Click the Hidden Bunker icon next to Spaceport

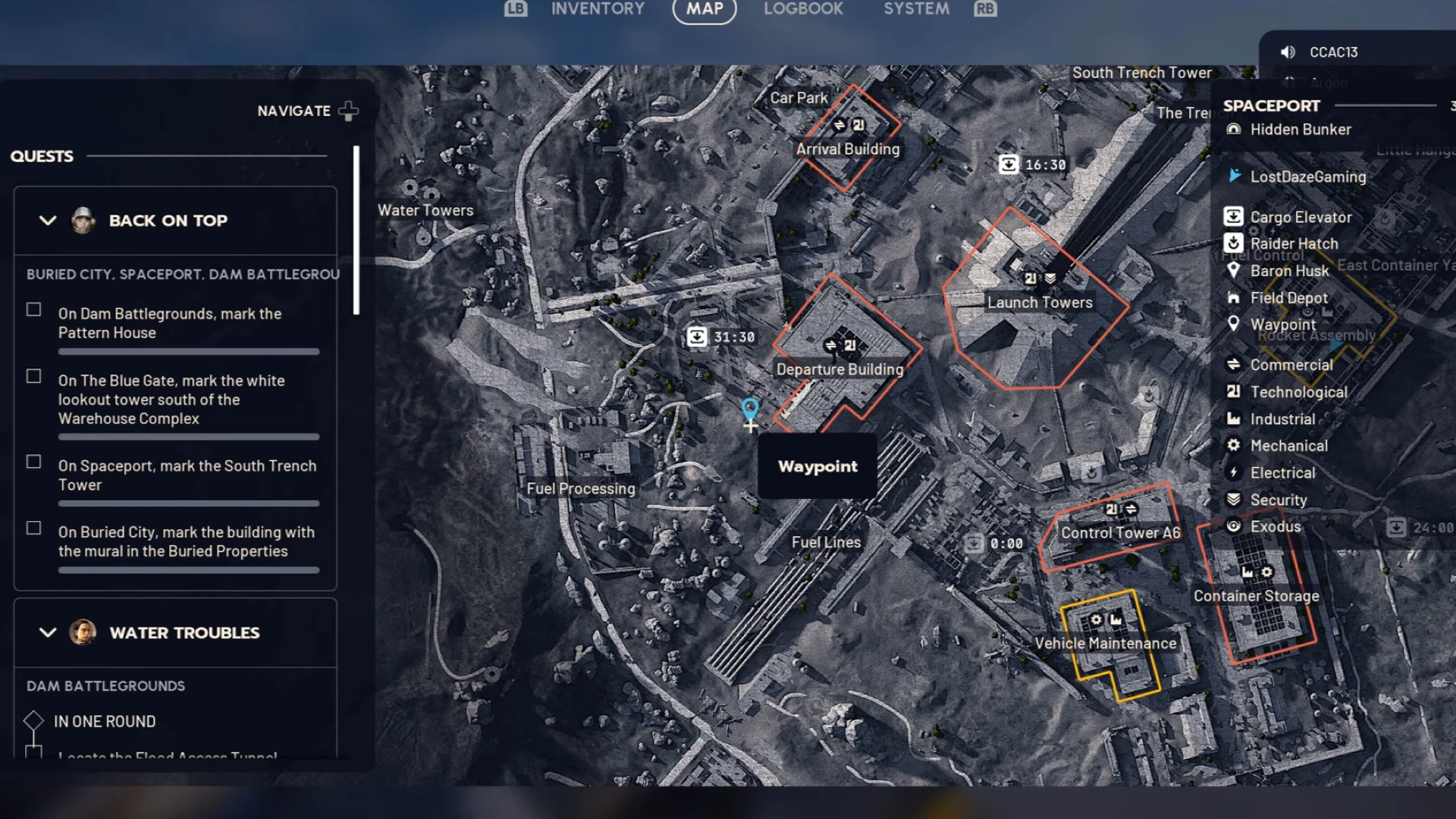coord(1232,129)
